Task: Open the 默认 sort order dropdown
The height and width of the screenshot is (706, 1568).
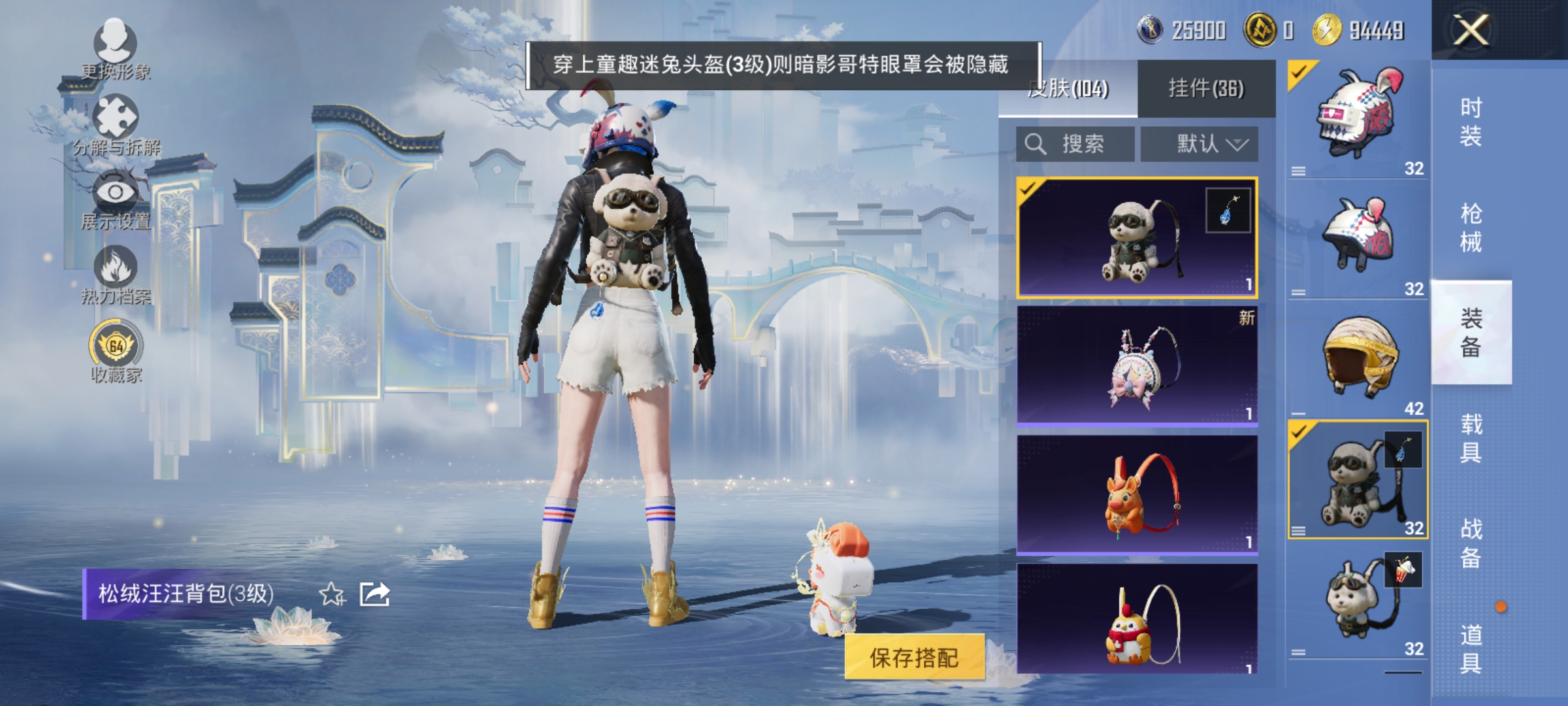Action: pyautogui.click(x=1200, y=144)
